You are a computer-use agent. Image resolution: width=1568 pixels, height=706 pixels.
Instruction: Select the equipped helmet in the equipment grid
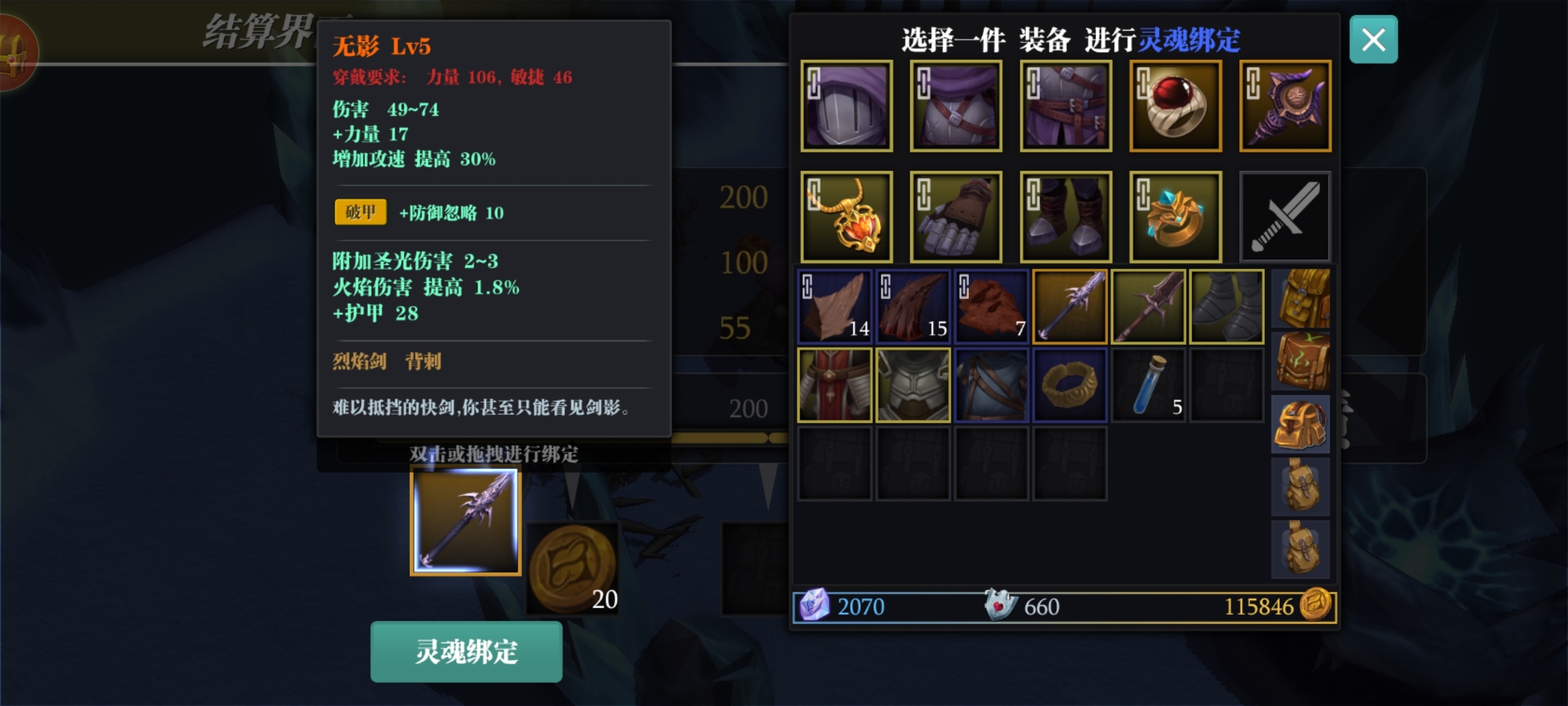(x=847, y=106)
